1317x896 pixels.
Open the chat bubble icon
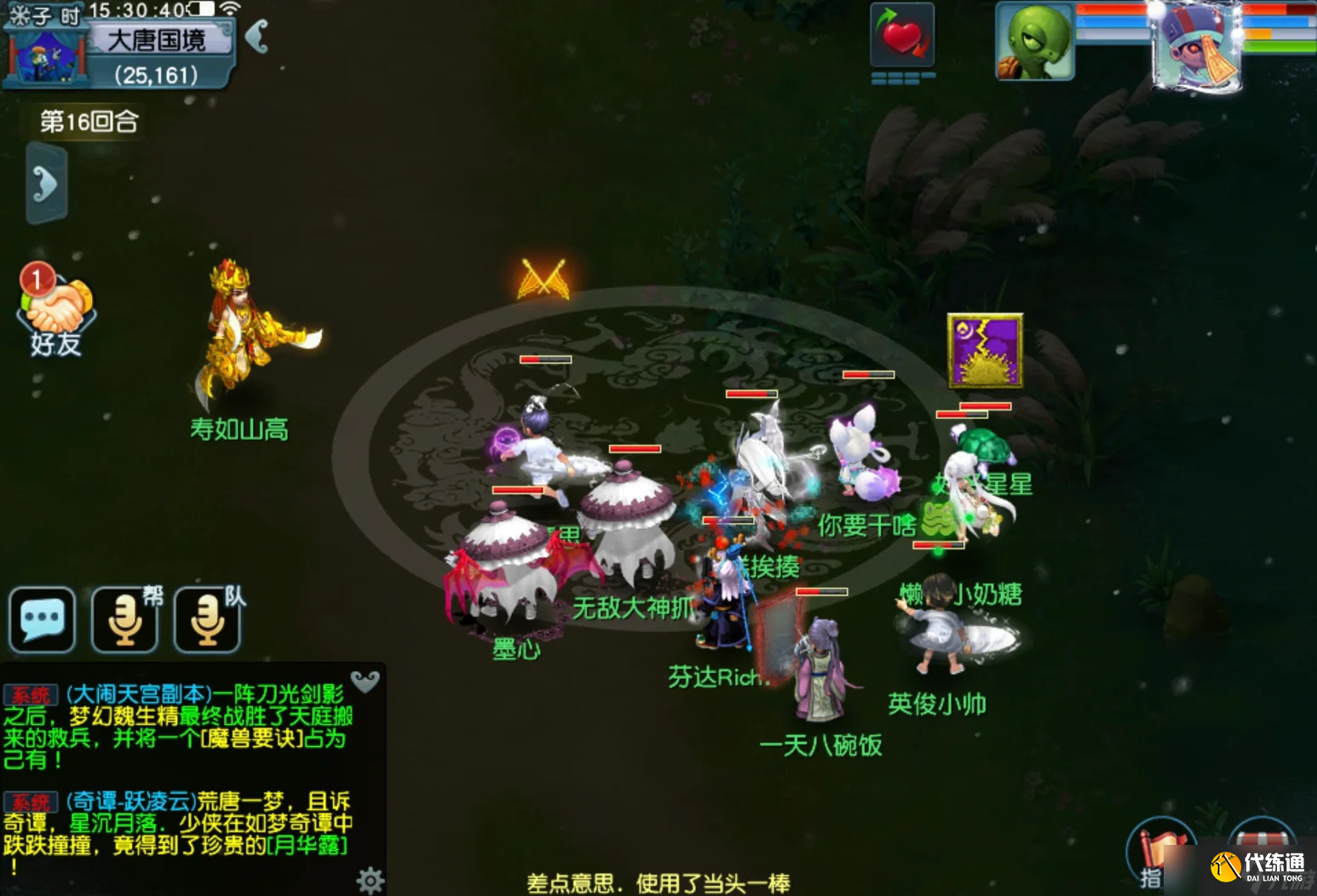[42, 619]
